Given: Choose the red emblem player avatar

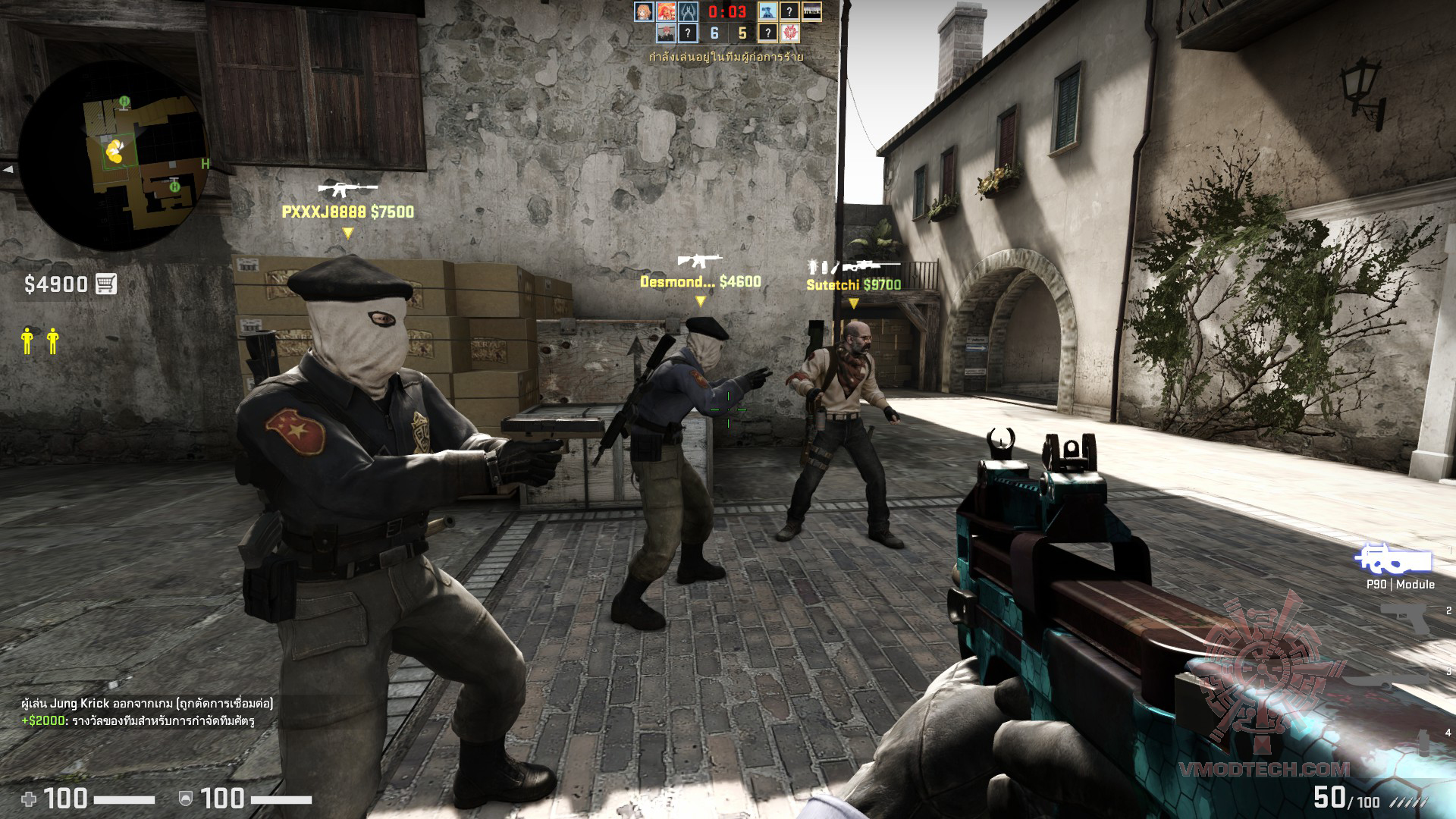Looking at the screenshot, I should (x=789, y=33).
